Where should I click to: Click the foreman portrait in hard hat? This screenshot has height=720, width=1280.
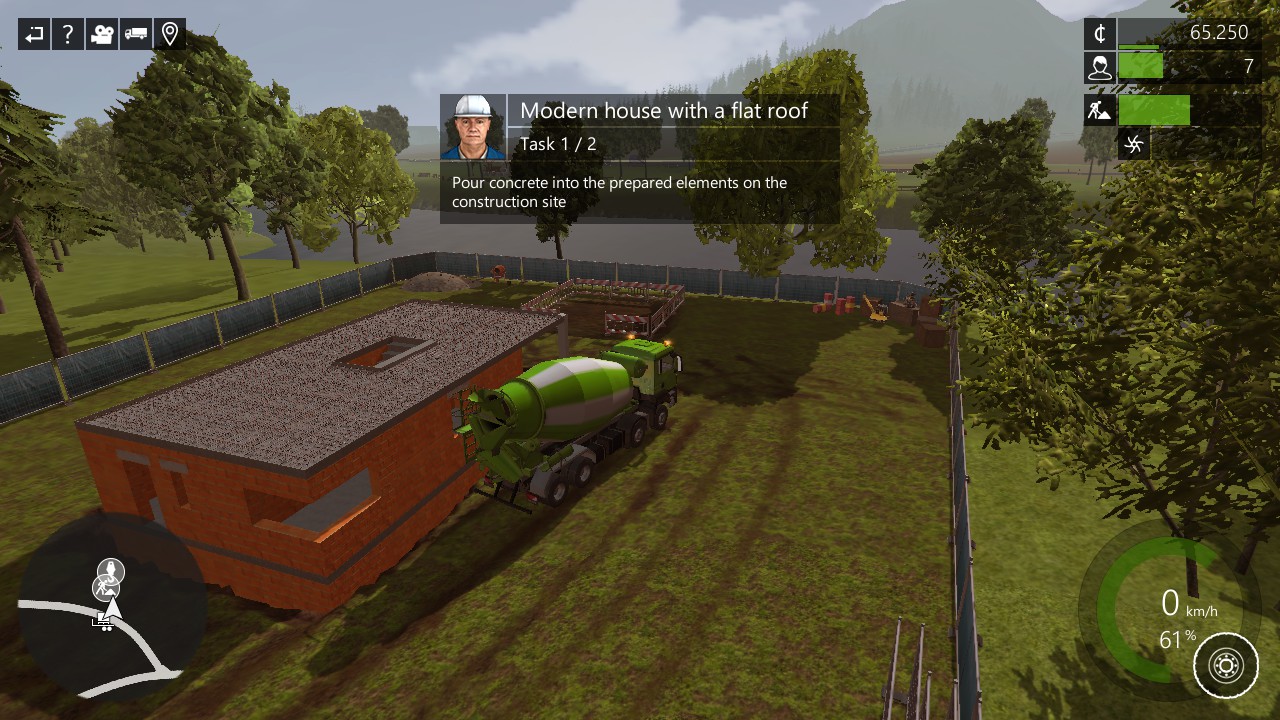pyautogui.click(x=473, y=127)
